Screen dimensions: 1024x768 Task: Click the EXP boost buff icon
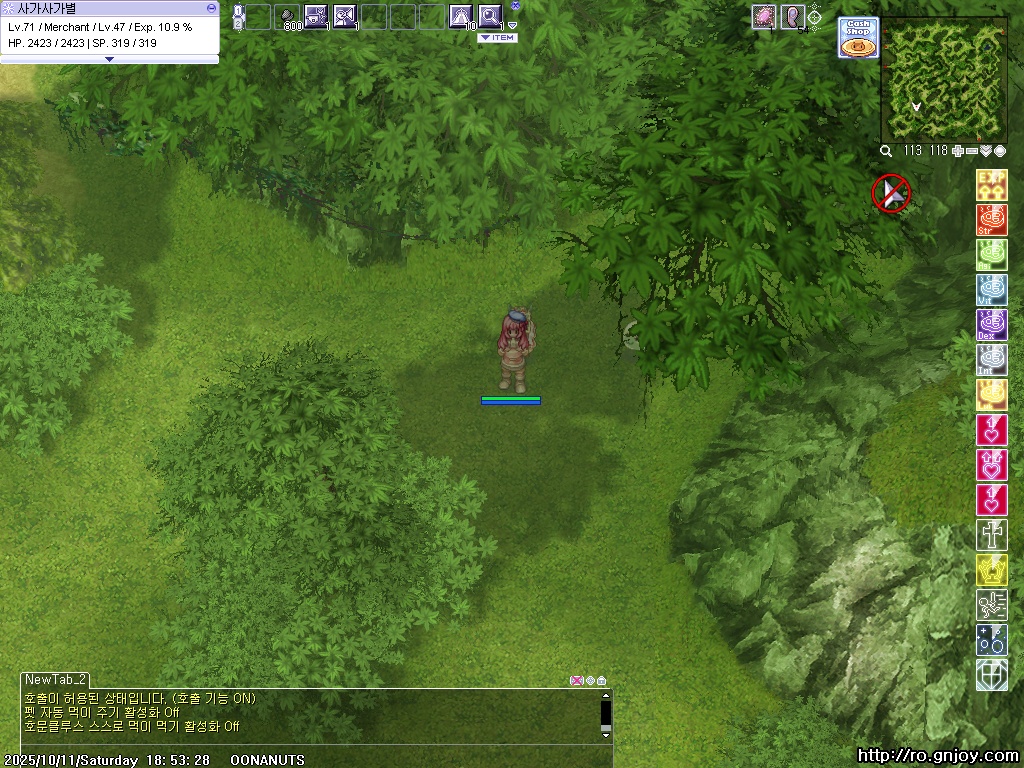click(x=991, y=184)
